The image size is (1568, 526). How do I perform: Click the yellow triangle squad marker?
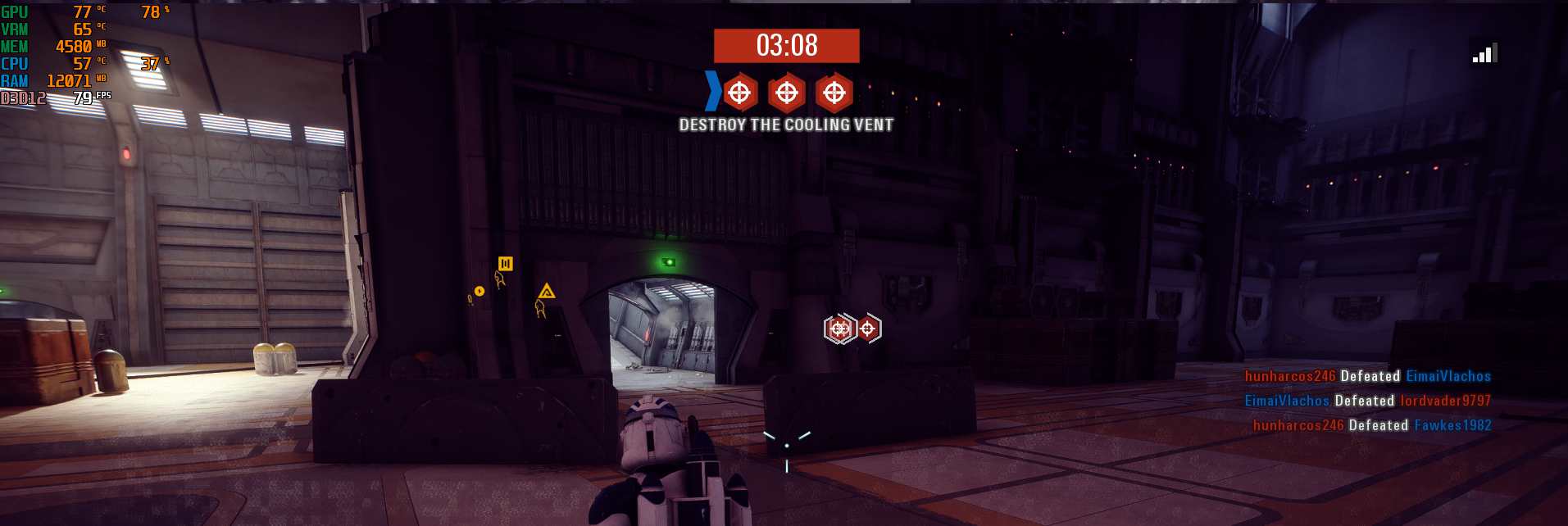pos(547,291)
